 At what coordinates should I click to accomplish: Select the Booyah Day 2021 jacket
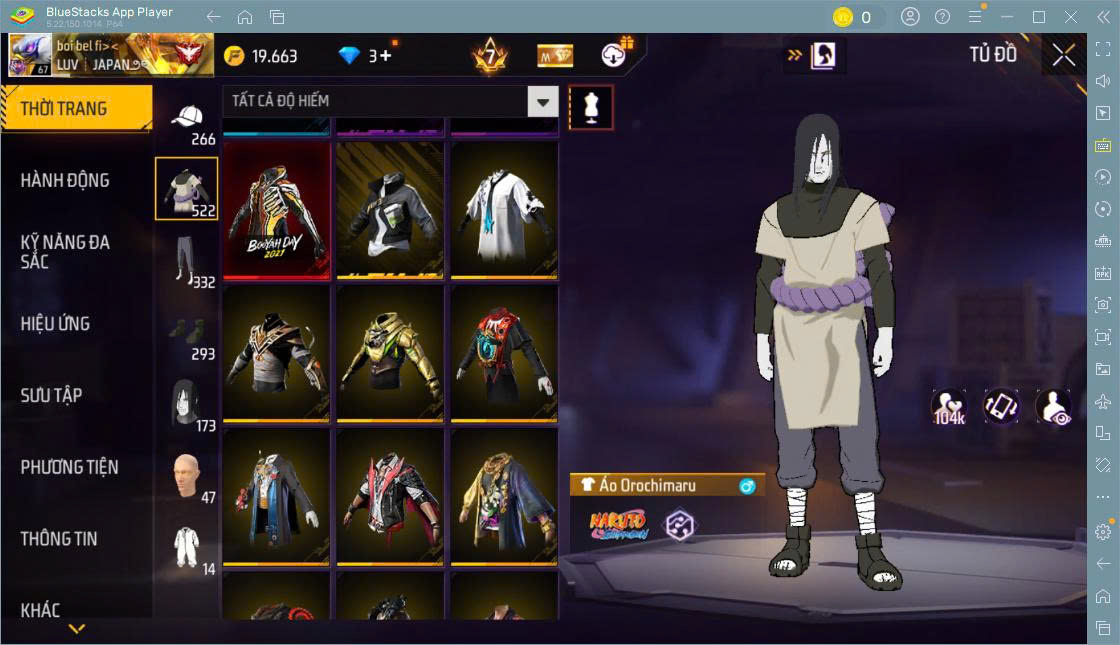point(276,211)
